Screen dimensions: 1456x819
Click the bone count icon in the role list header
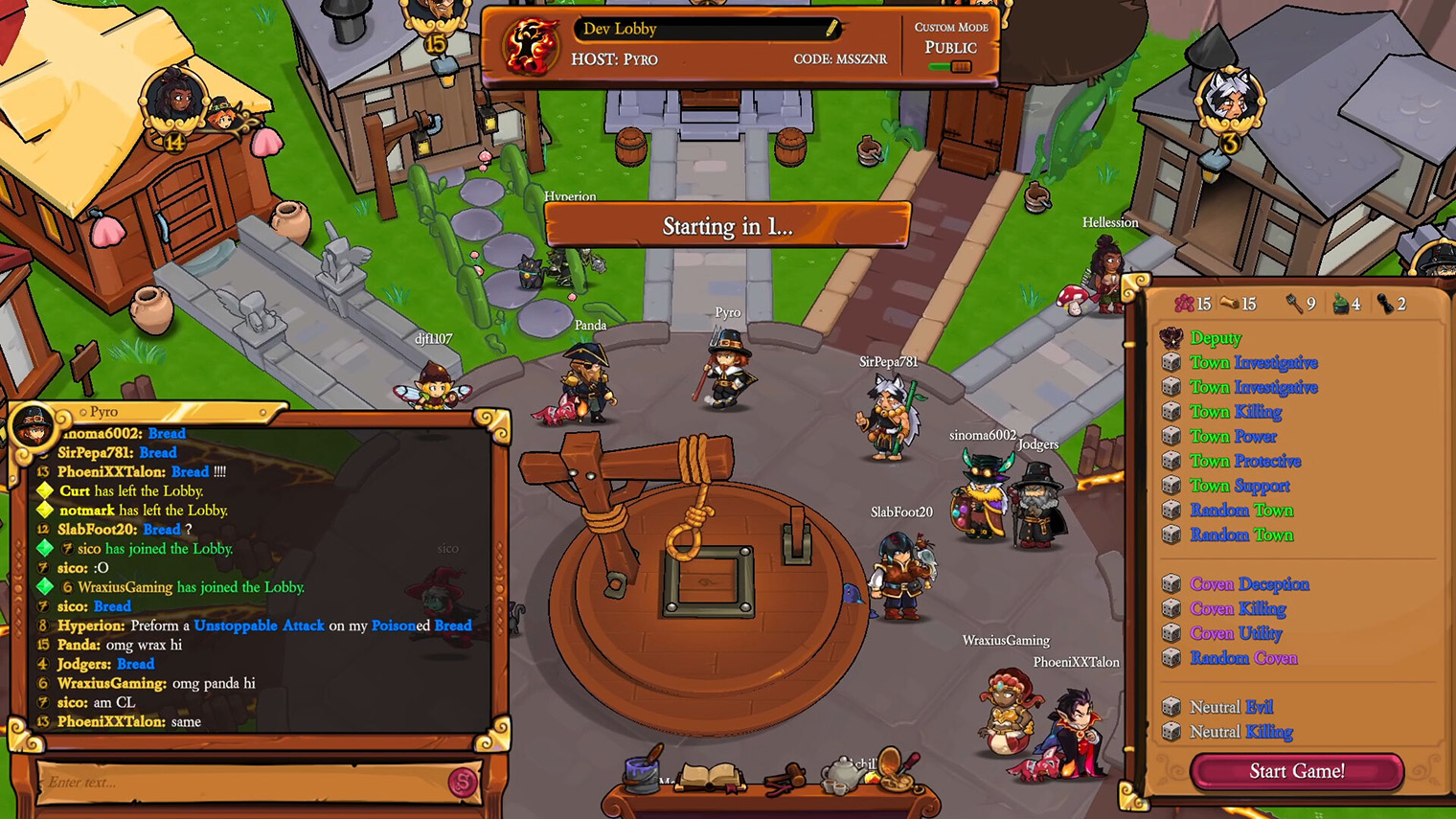(1227, 304)
